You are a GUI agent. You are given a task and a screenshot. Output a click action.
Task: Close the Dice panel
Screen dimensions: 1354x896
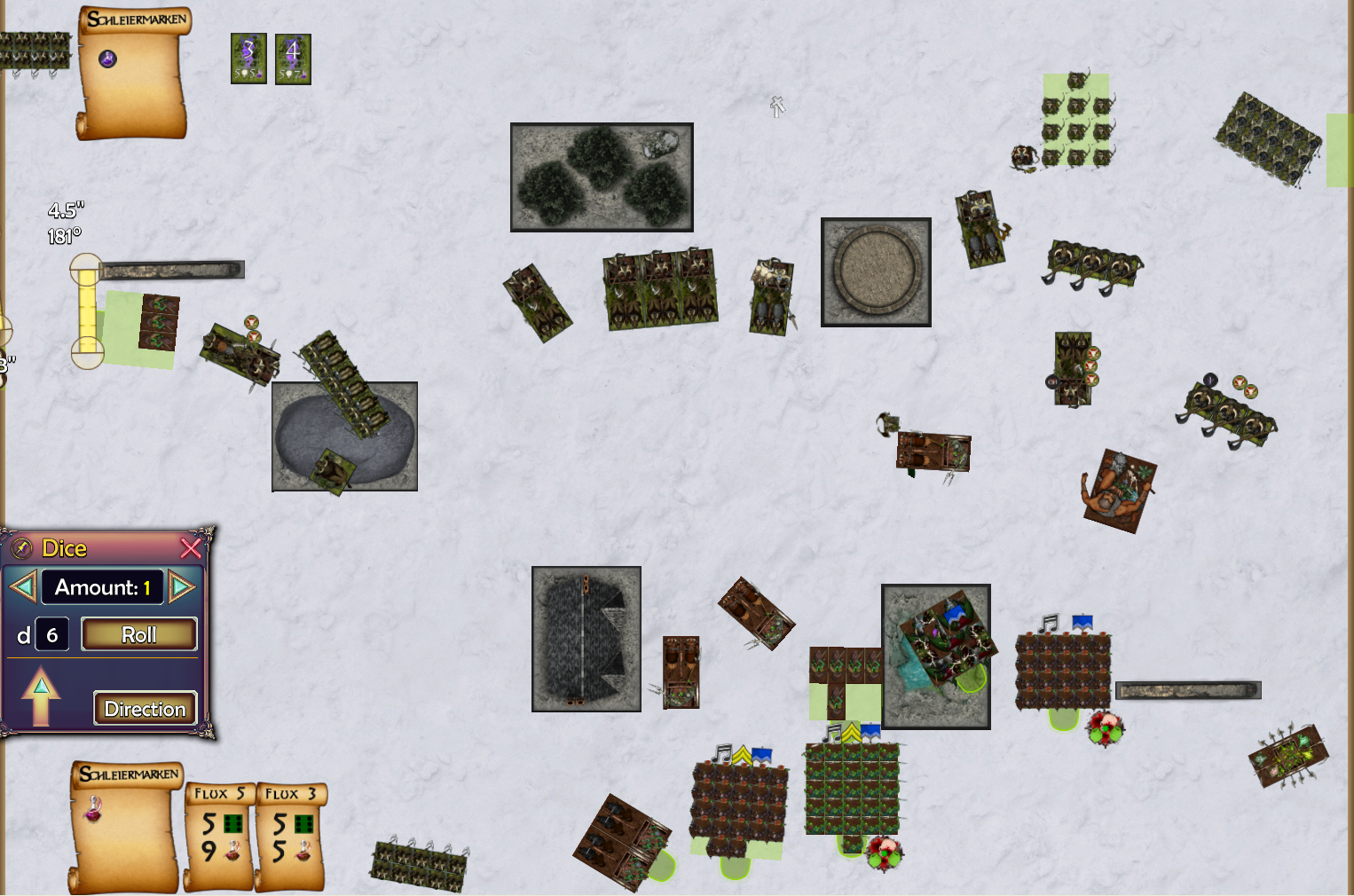[191, 548]
